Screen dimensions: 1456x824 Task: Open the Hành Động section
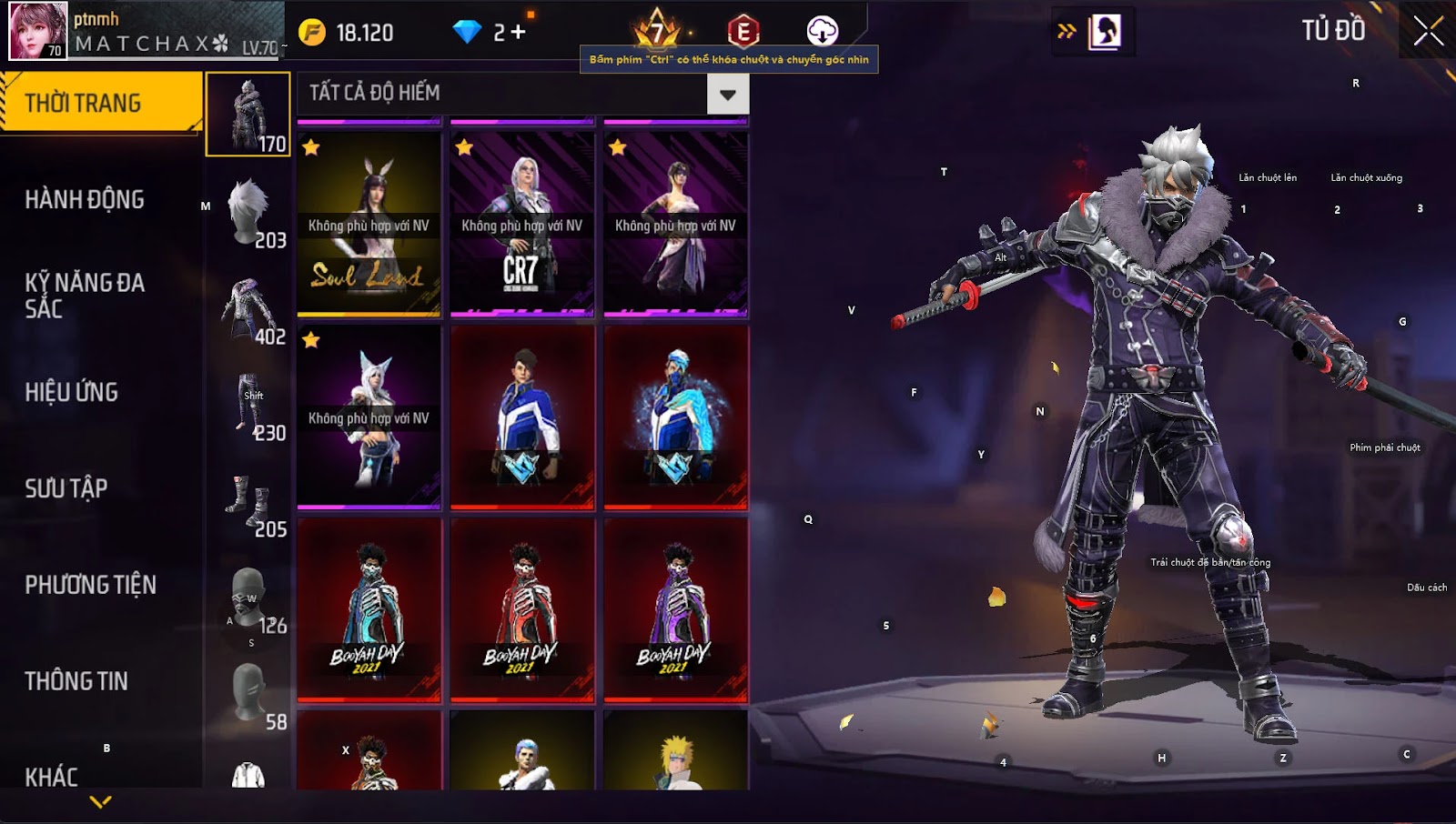tap(85, 199)
